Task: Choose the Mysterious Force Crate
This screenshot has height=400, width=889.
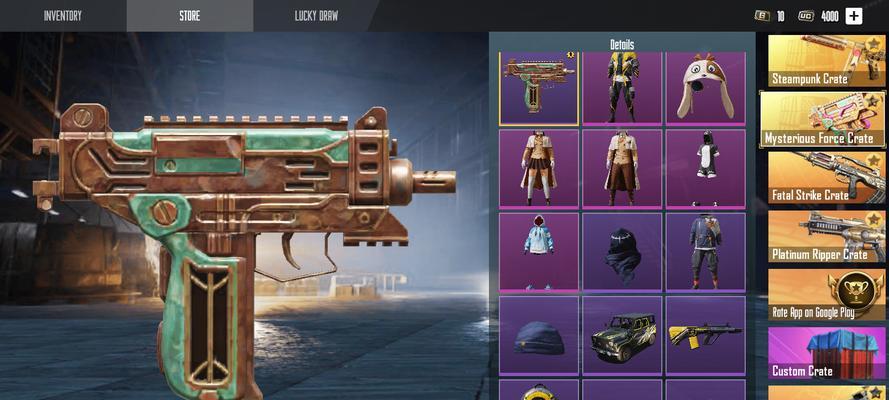Action: click(822, 119)
